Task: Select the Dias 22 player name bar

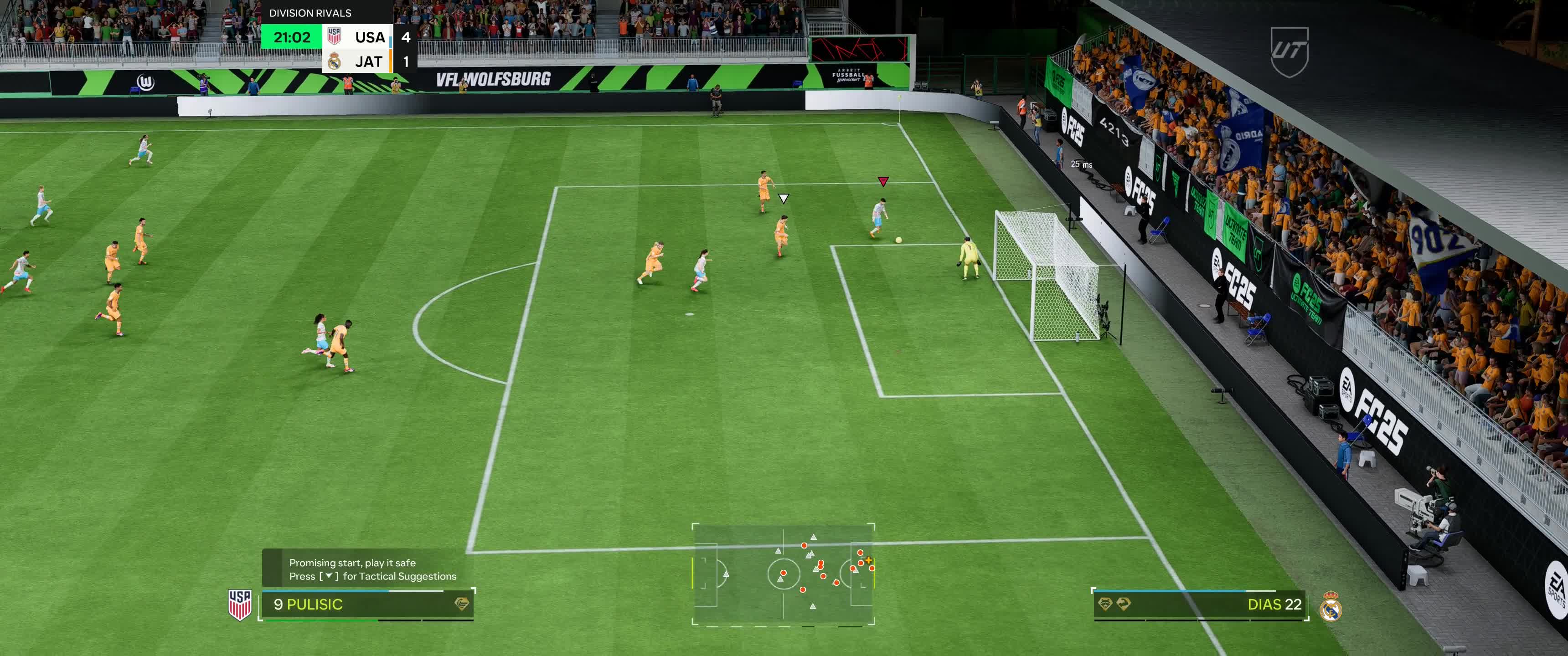Action: [1200, 604]
